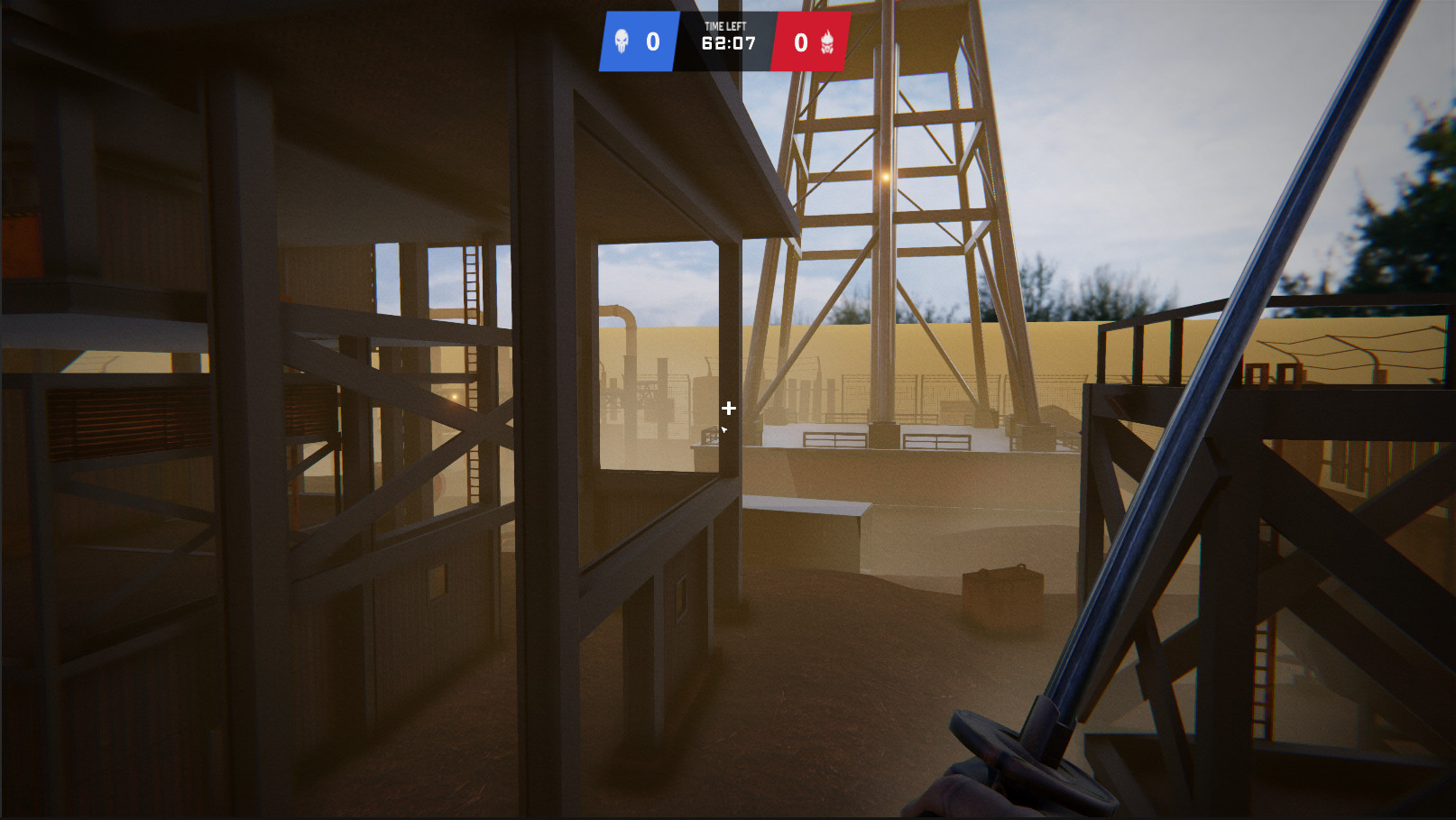The height and width of the screenshot is (820, 1456).
Task: Select the number 0 on the blue side
Action: pyautogui.click(x=653, y=41)
